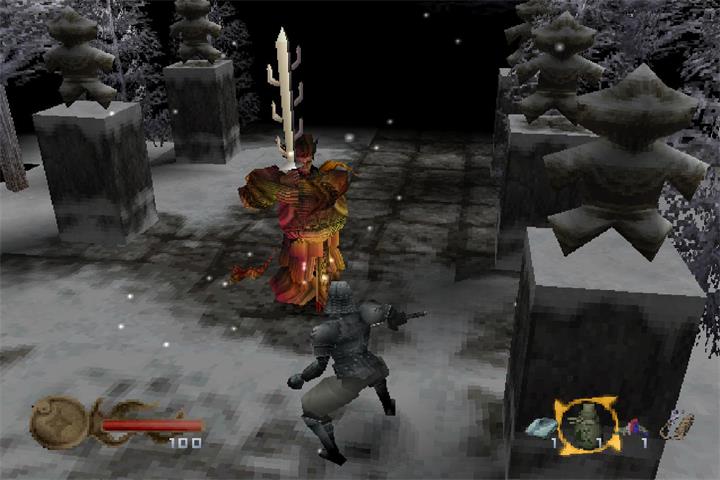The width and height of the screenshot is (720, 480).
Task: Pick the grappling hook rope item
Action: 677,426
